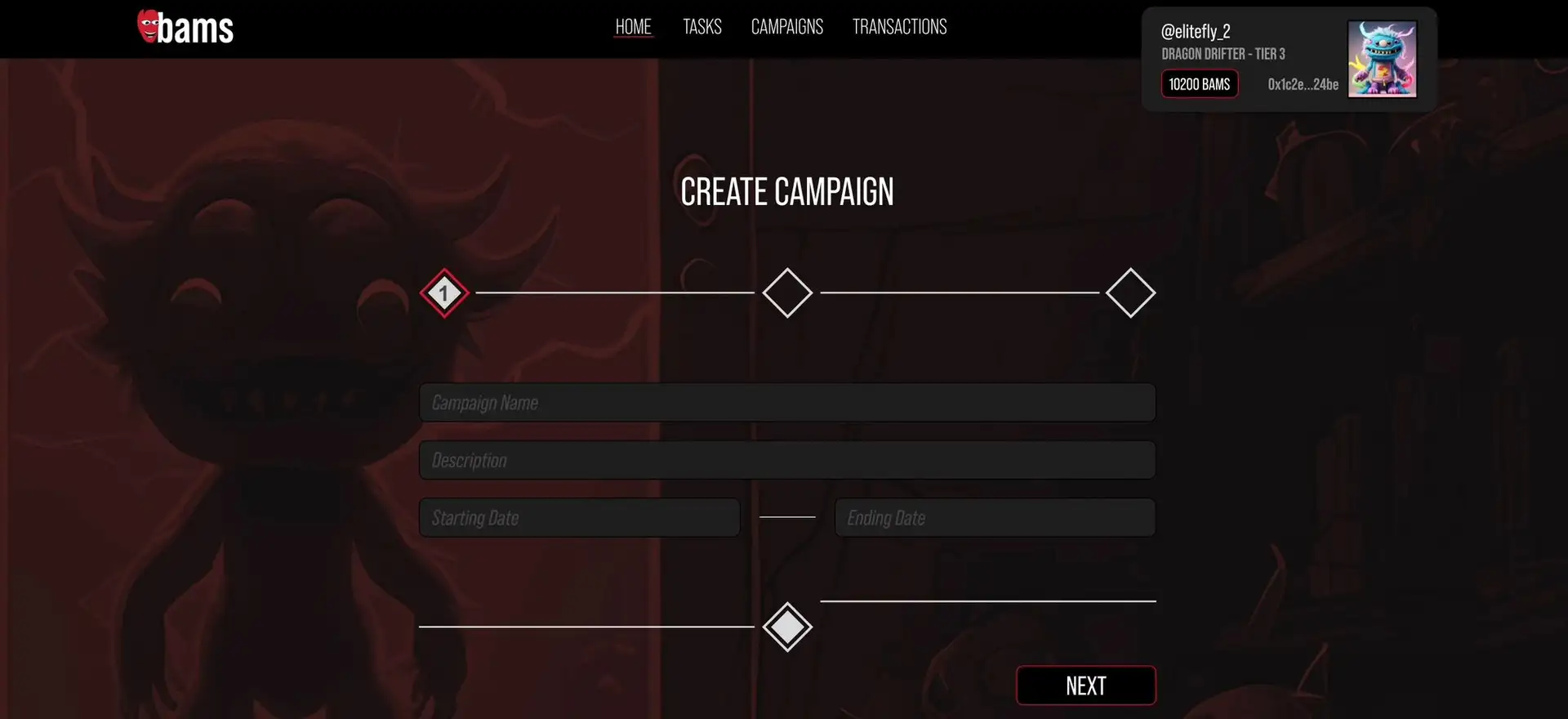Viewport: 1568px width, 719px height.
Task: Click the wallet address 0x1c2e...24be
Action: coord(1303,84)
